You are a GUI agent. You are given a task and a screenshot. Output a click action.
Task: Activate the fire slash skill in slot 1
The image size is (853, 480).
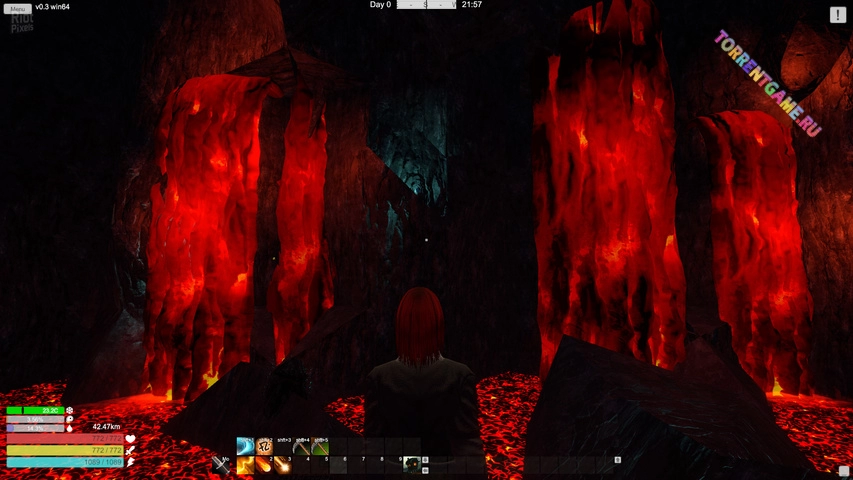(246, 465)
